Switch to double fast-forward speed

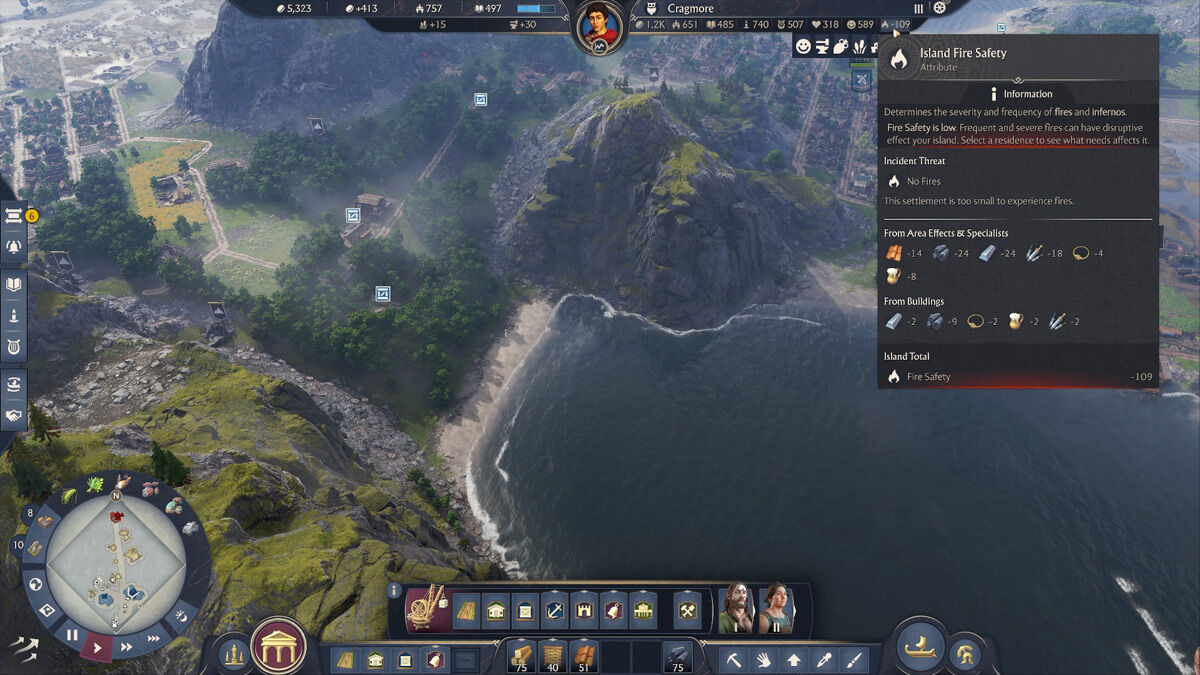(127, 646)
